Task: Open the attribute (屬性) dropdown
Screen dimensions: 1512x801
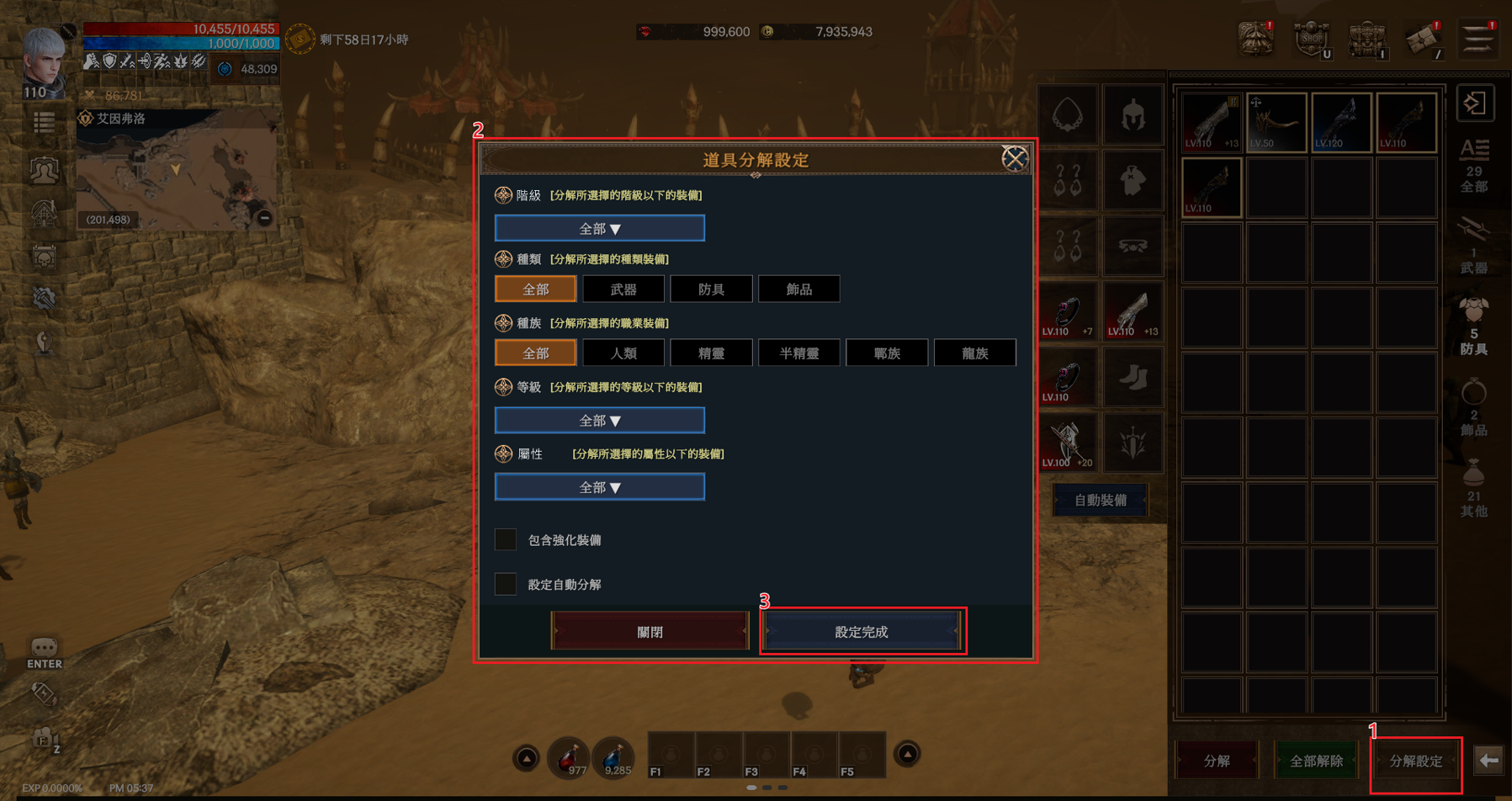Action: click(599, 488)
